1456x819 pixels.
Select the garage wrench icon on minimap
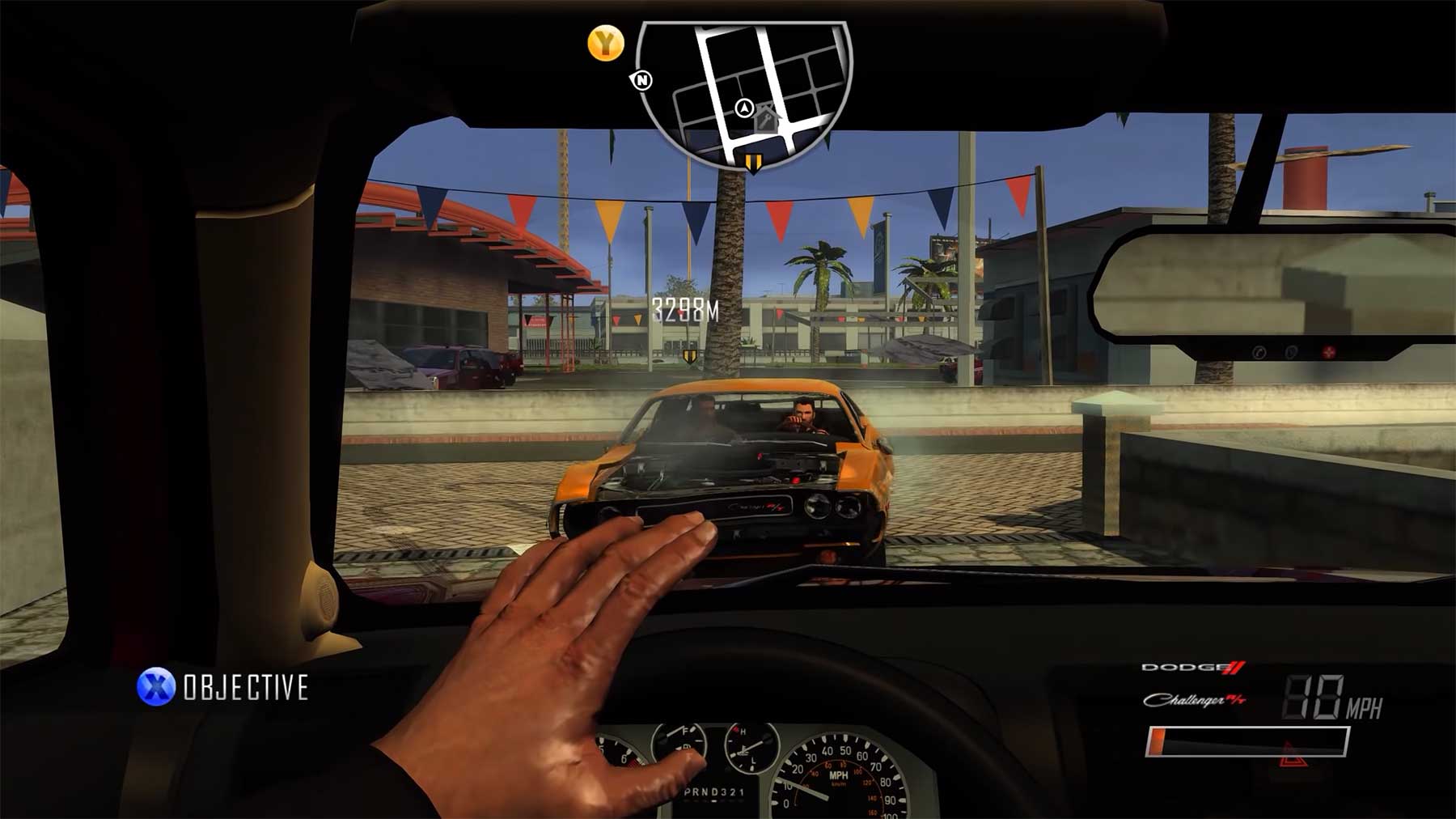point(765,120)
